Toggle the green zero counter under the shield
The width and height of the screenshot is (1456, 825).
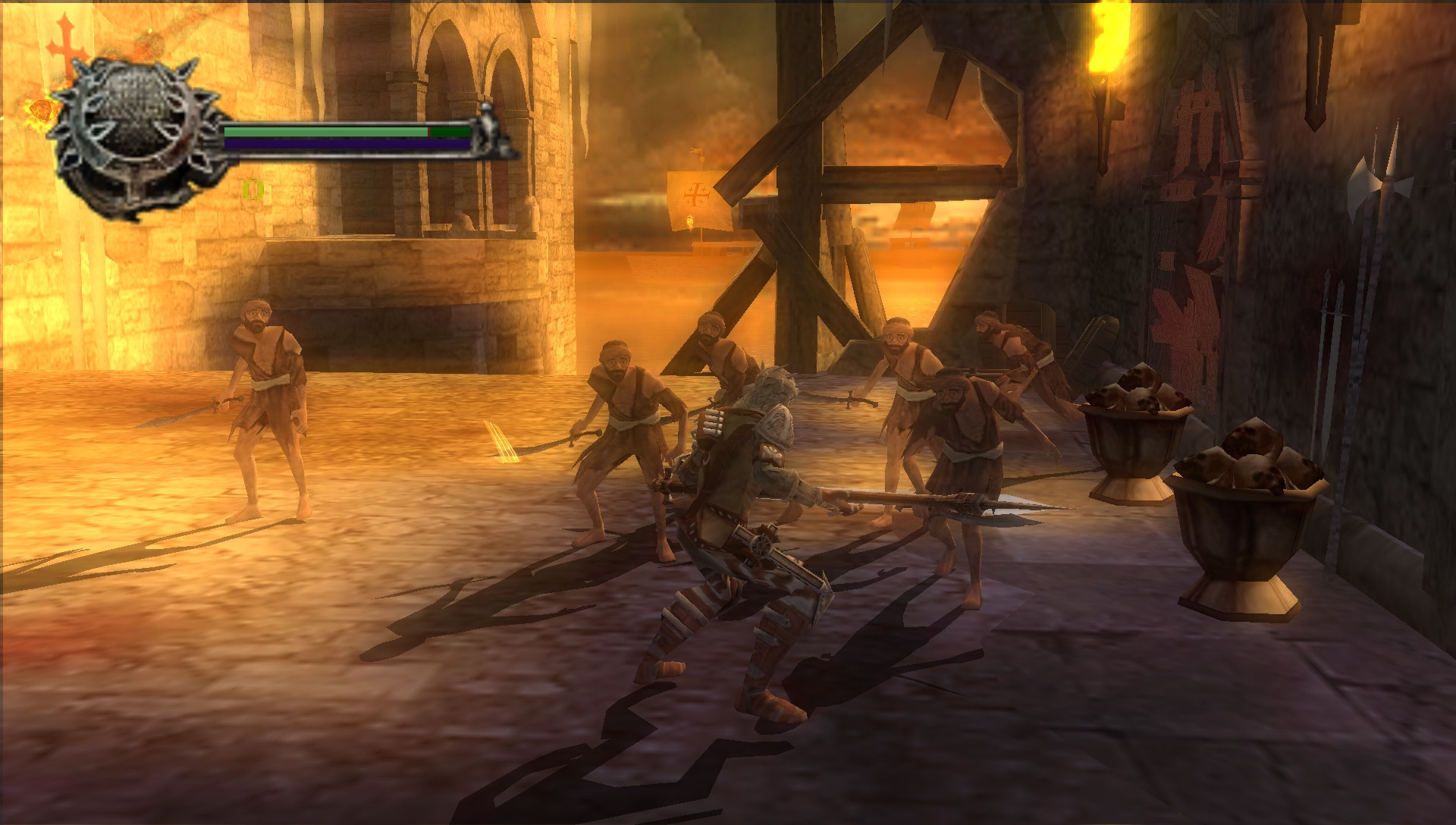pos(254,188)
